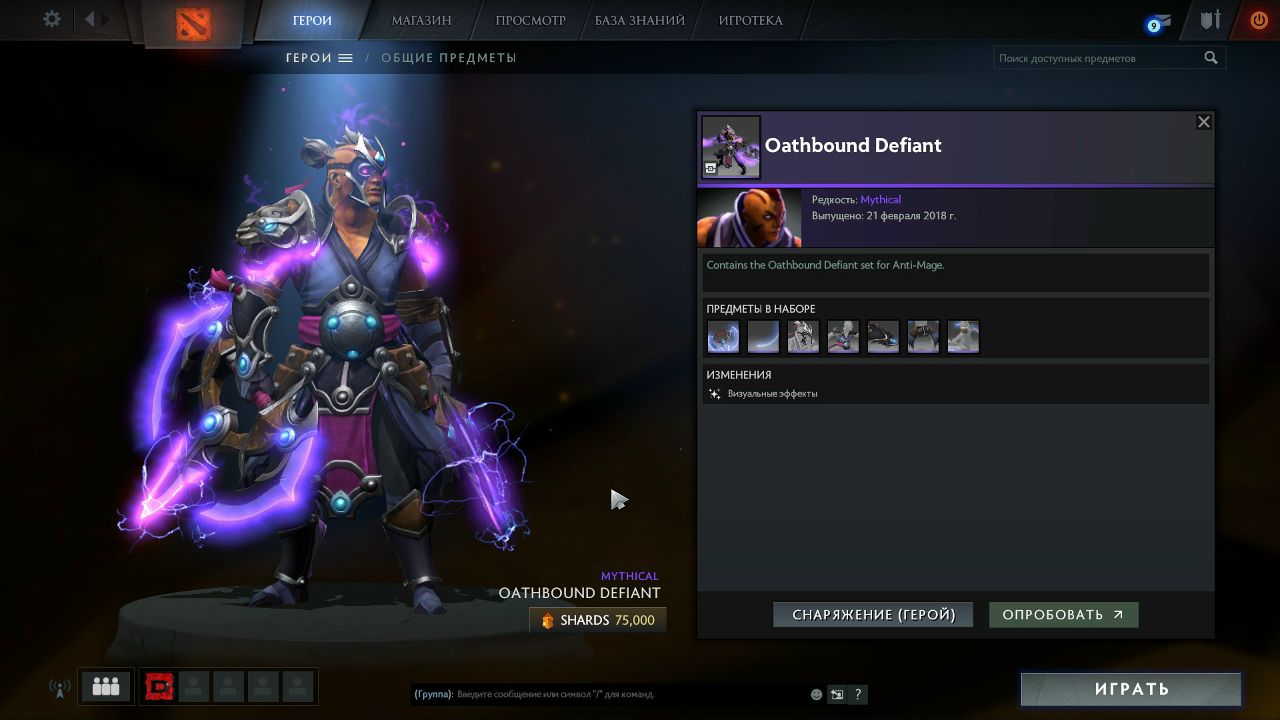Select the first set item thumbnail

click(723, 337)
